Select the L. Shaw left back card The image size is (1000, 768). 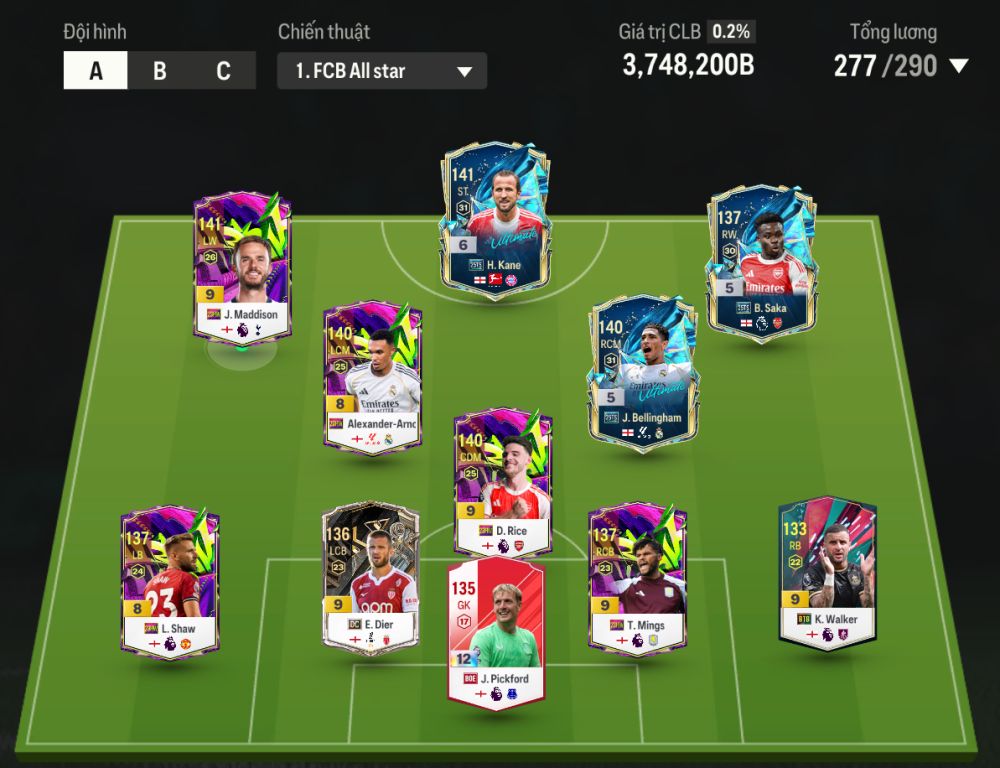point(169,580)
